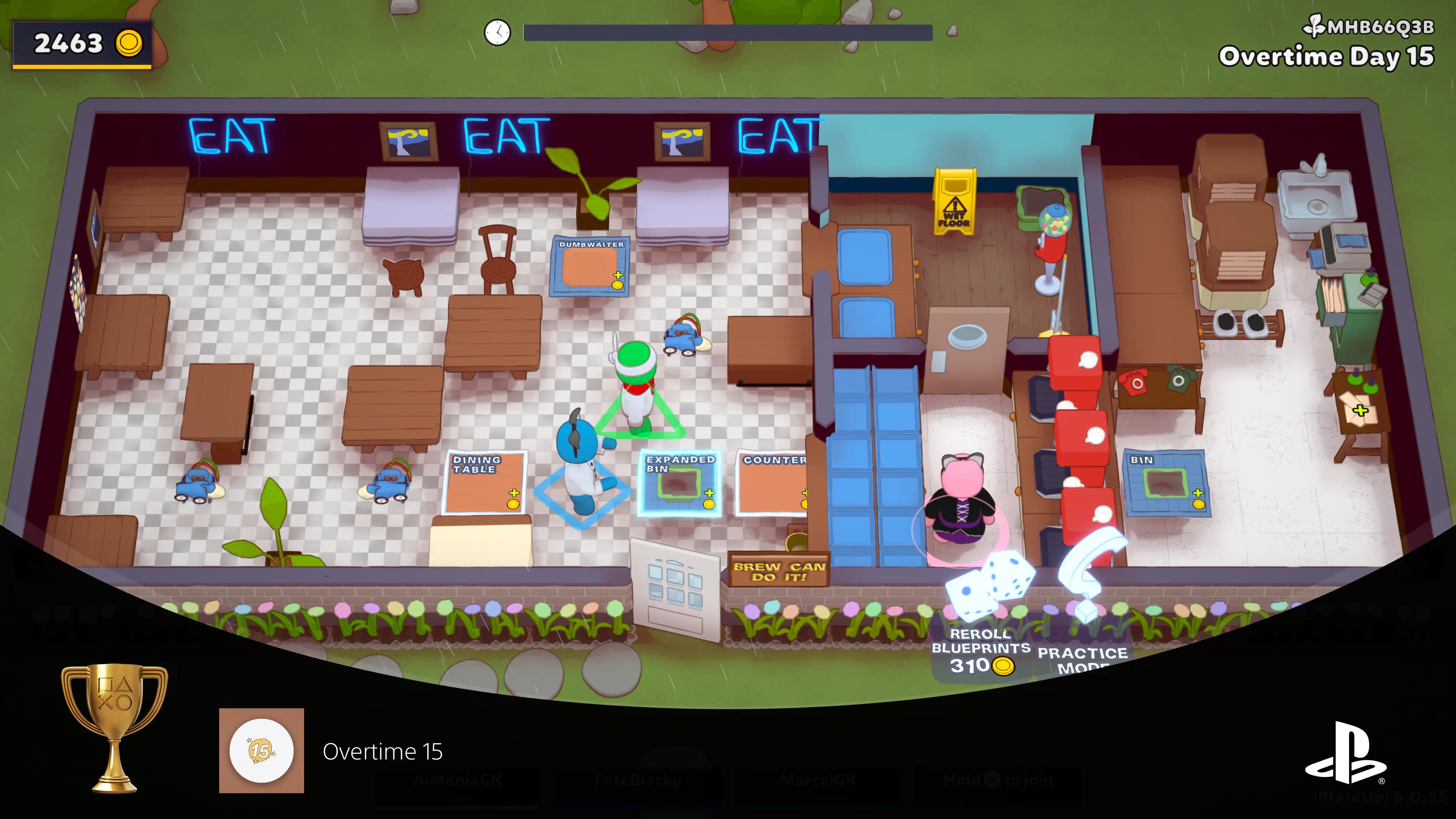Select the Counter blueprint card
Screen dimensions: 1456x819
[x=773, y=484]
